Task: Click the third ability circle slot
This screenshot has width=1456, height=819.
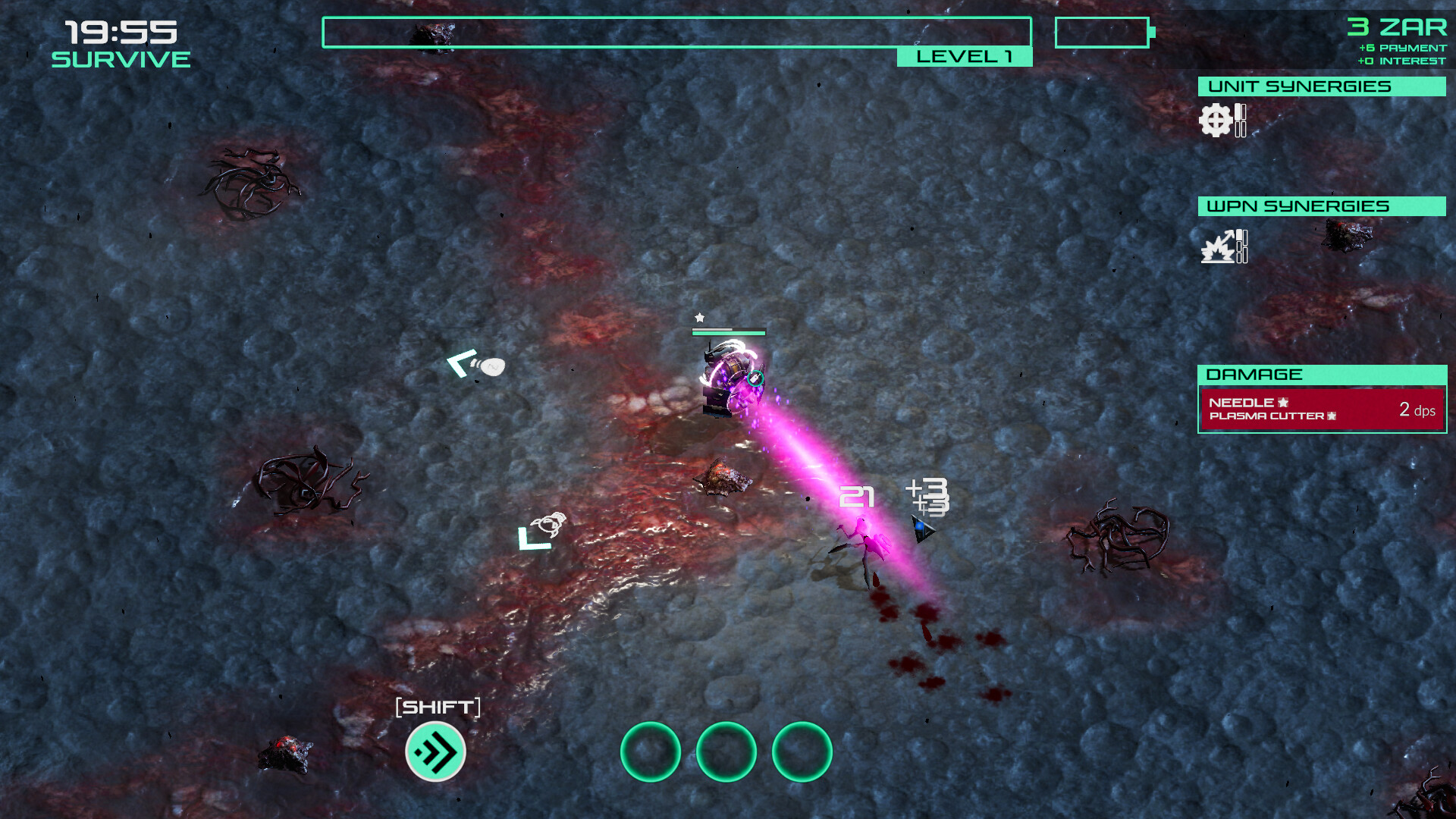Action: click(802, 751)
